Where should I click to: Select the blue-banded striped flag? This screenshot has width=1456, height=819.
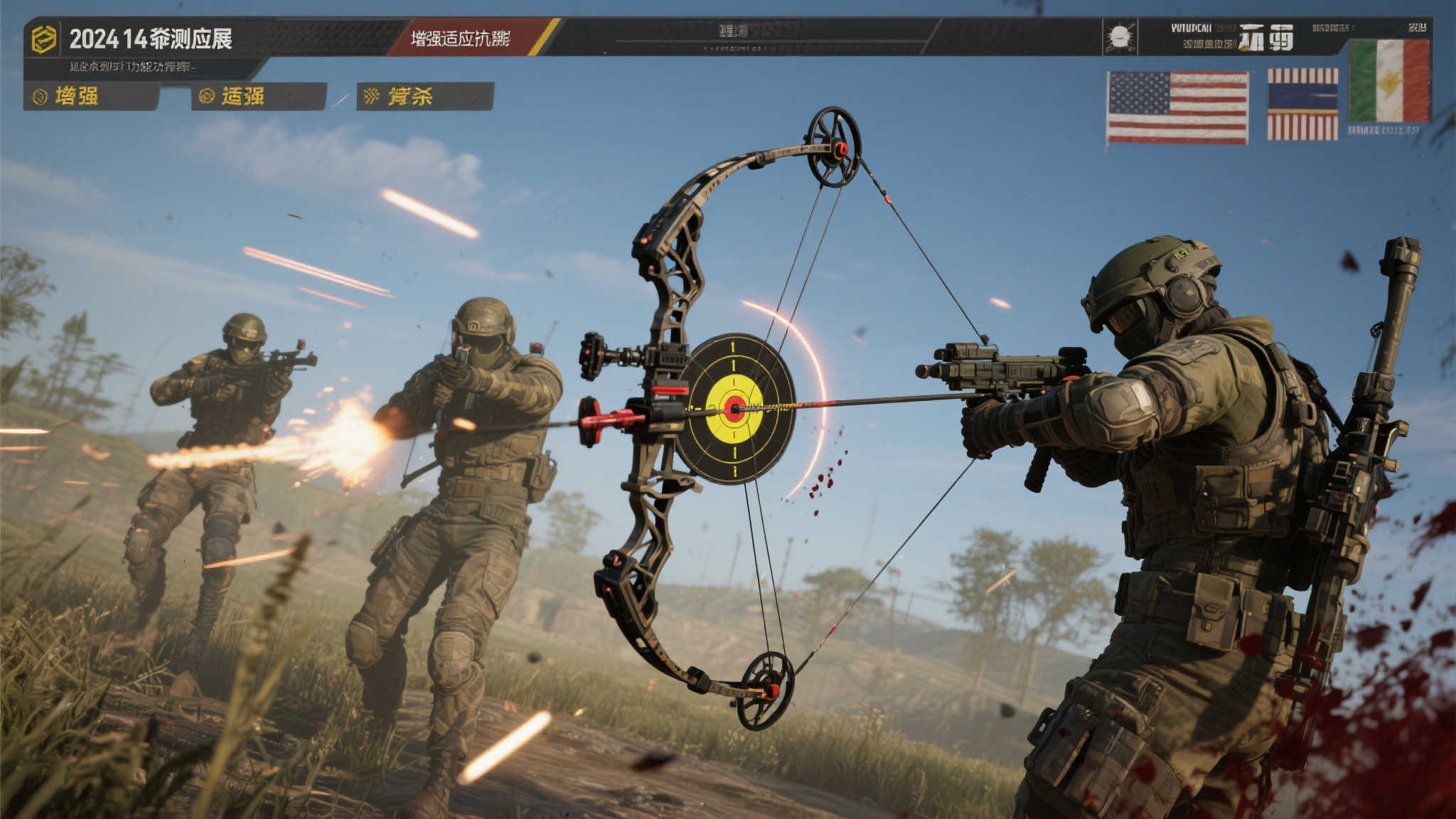click(1302, 105)
